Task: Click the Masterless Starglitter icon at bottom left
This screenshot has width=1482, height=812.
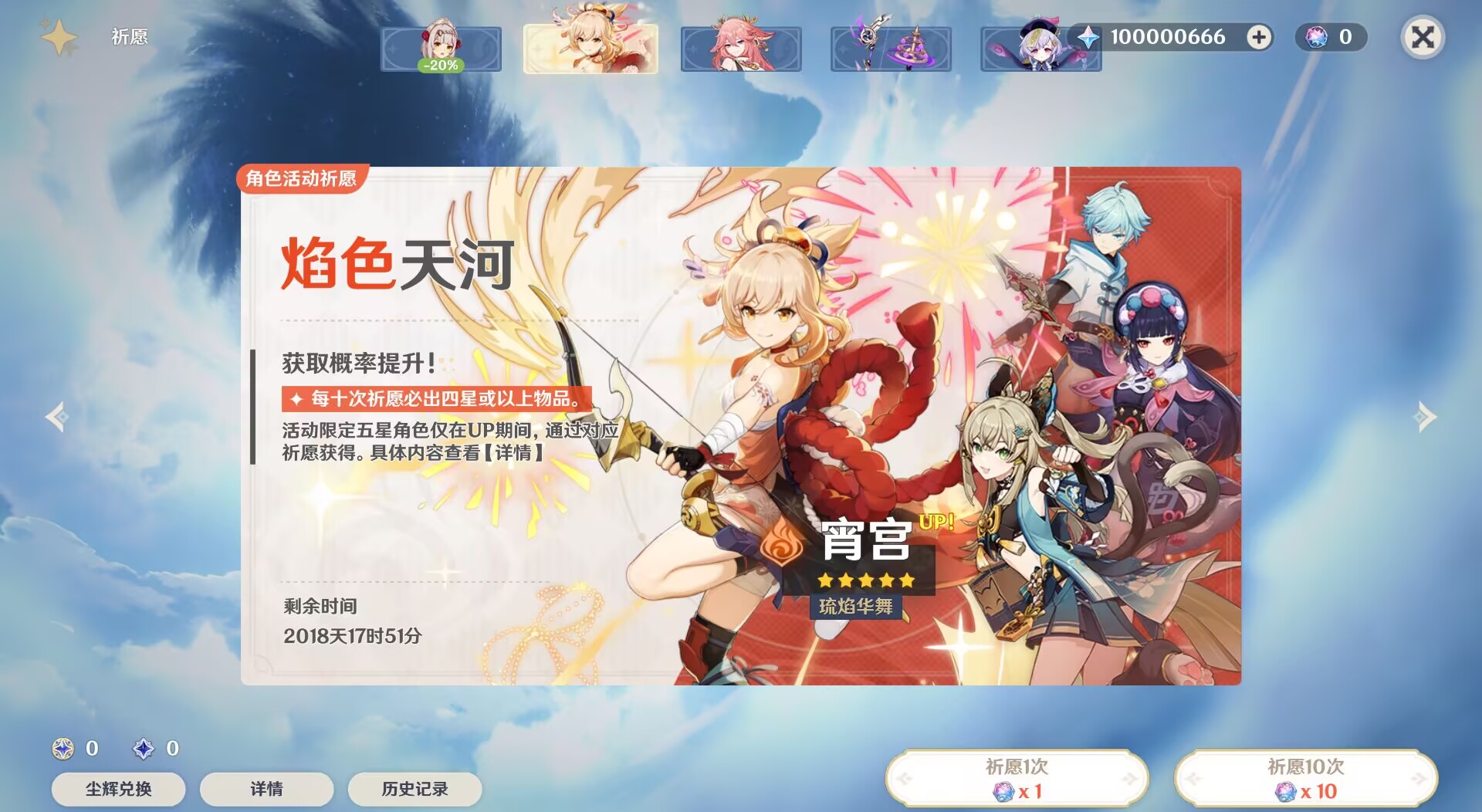Action: tap(62, 749)
